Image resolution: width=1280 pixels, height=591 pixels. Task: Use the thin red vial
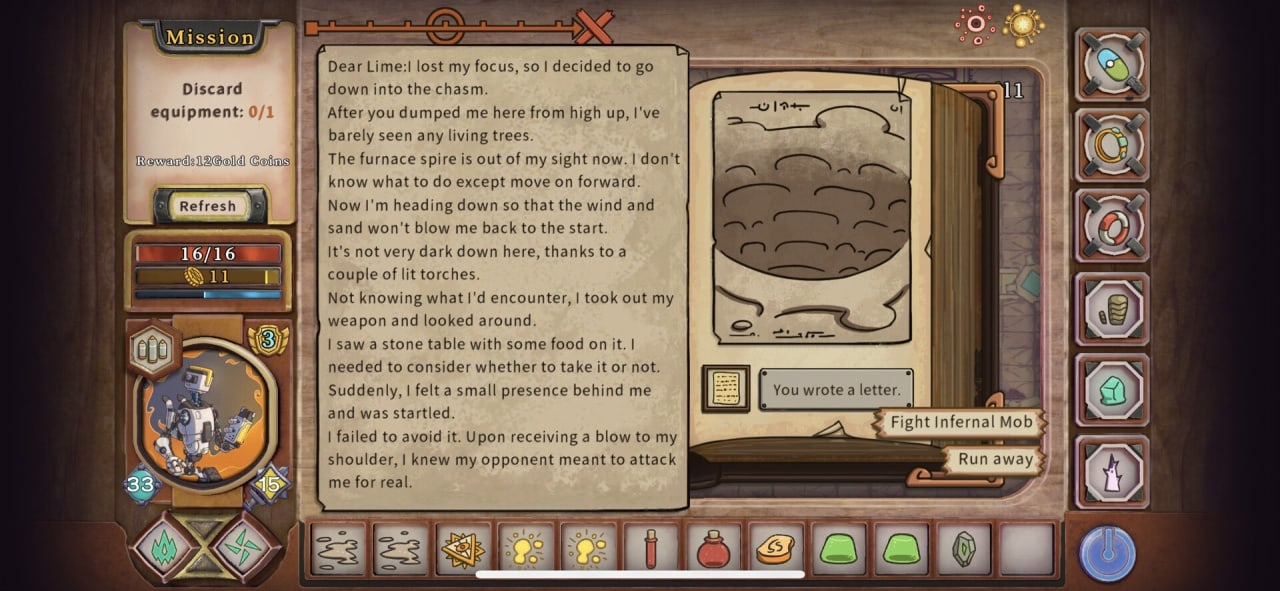[650, 549]
